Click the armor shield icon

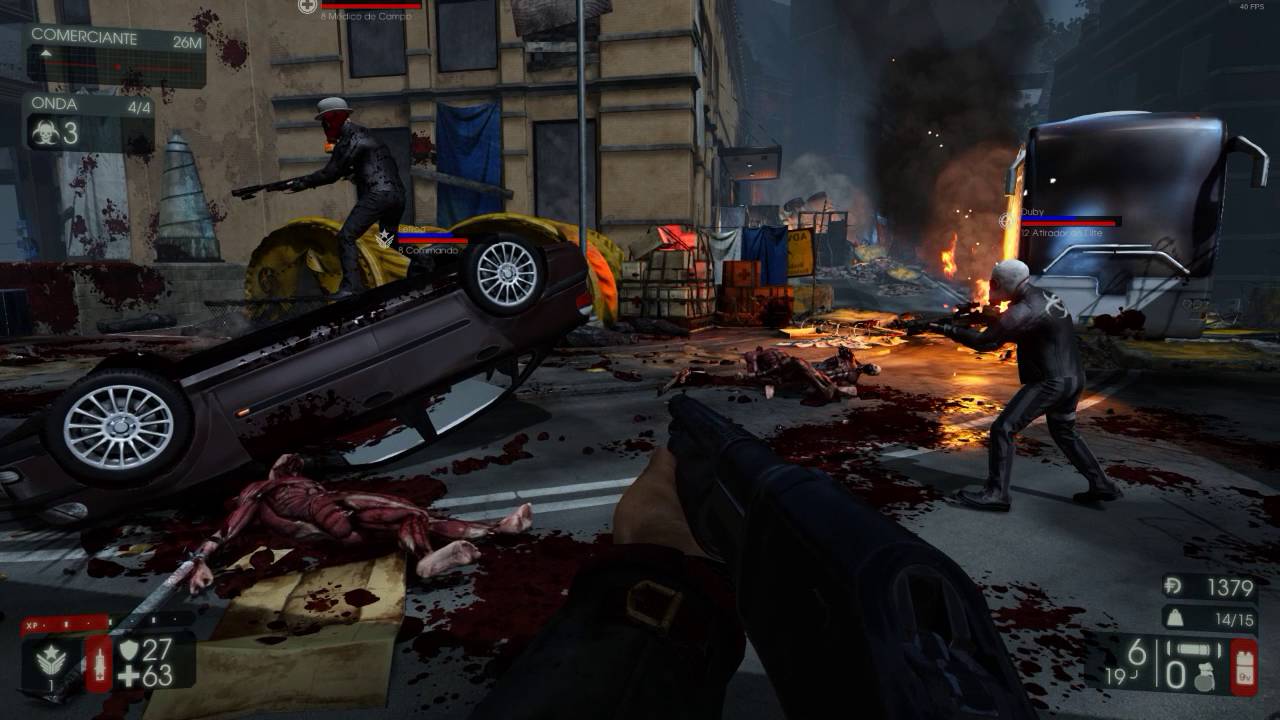click(129, 650)
